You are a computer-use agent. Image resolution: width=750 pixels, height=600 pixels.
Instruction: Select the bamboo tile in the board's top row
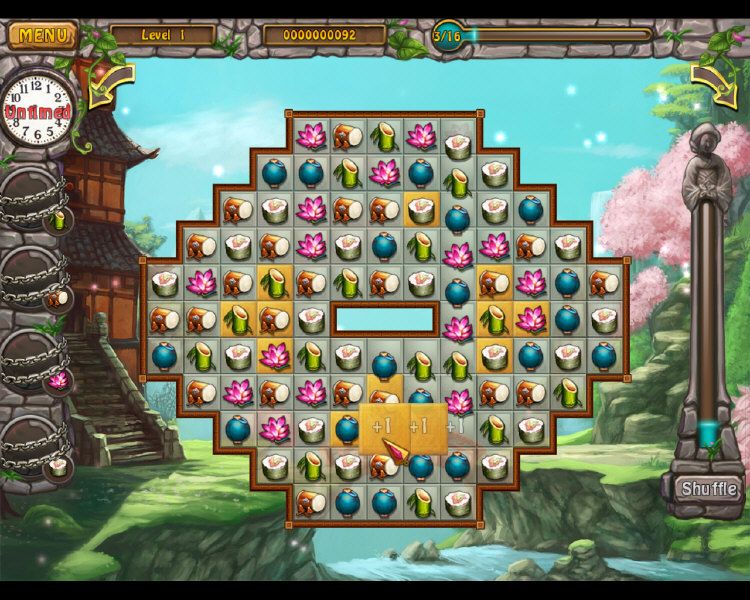point(384,137)
